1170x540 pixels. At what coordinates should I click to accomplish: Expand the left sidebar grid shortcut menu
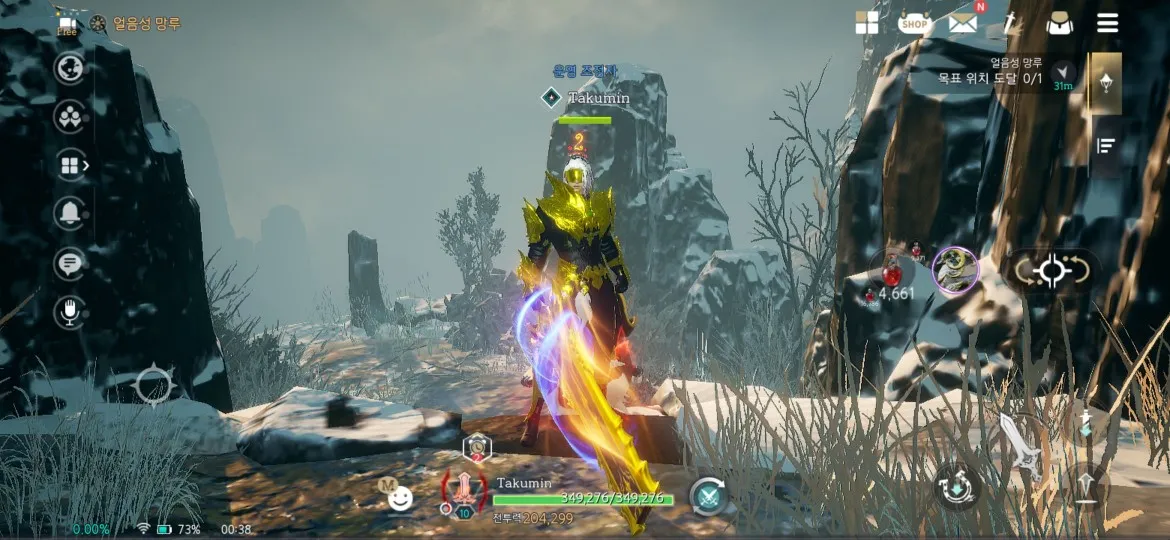[72, 165]
